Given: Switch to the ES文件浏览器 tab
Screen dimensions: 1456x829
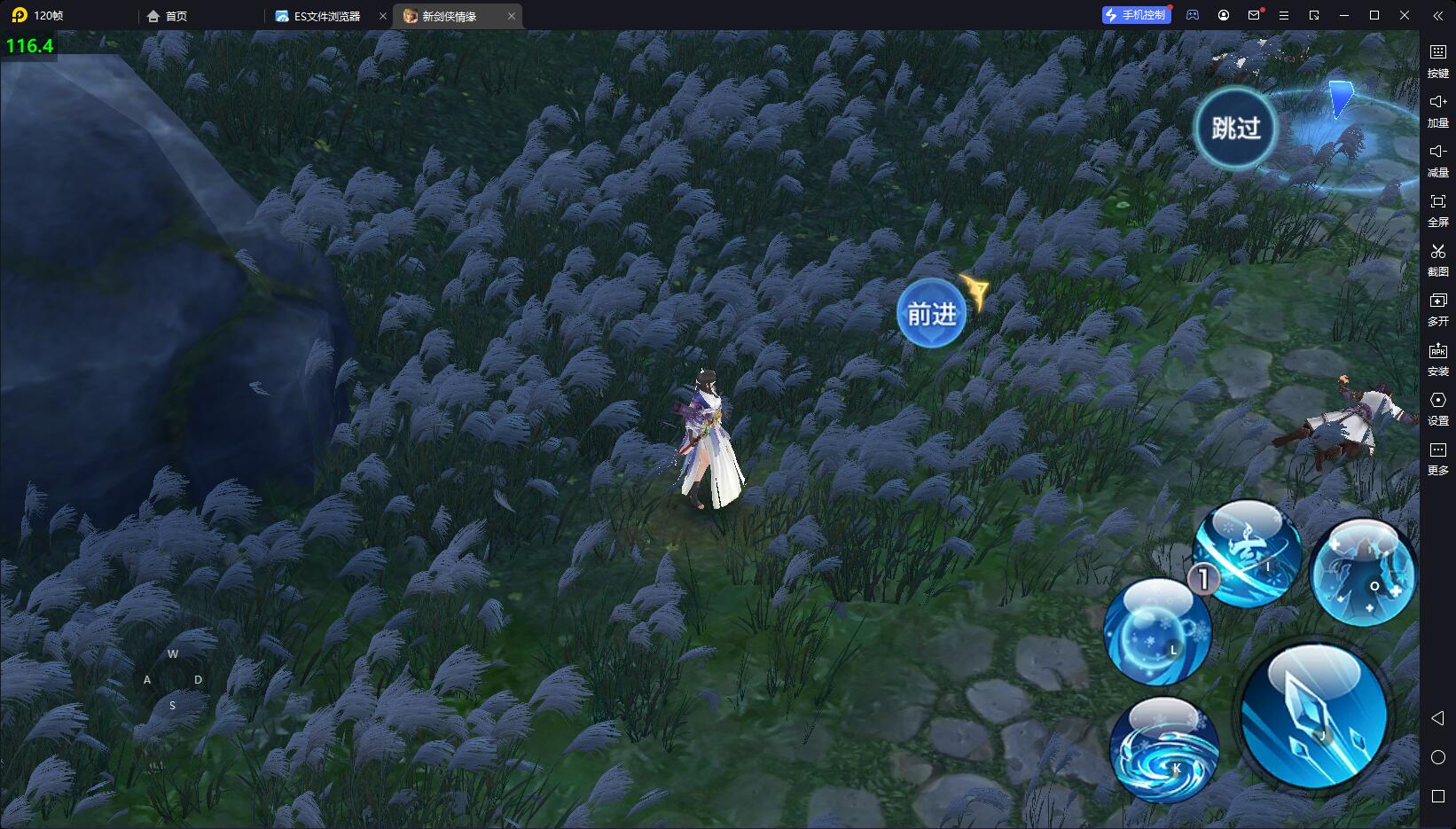Looking at the screenshot, I should tap(326, 16).
